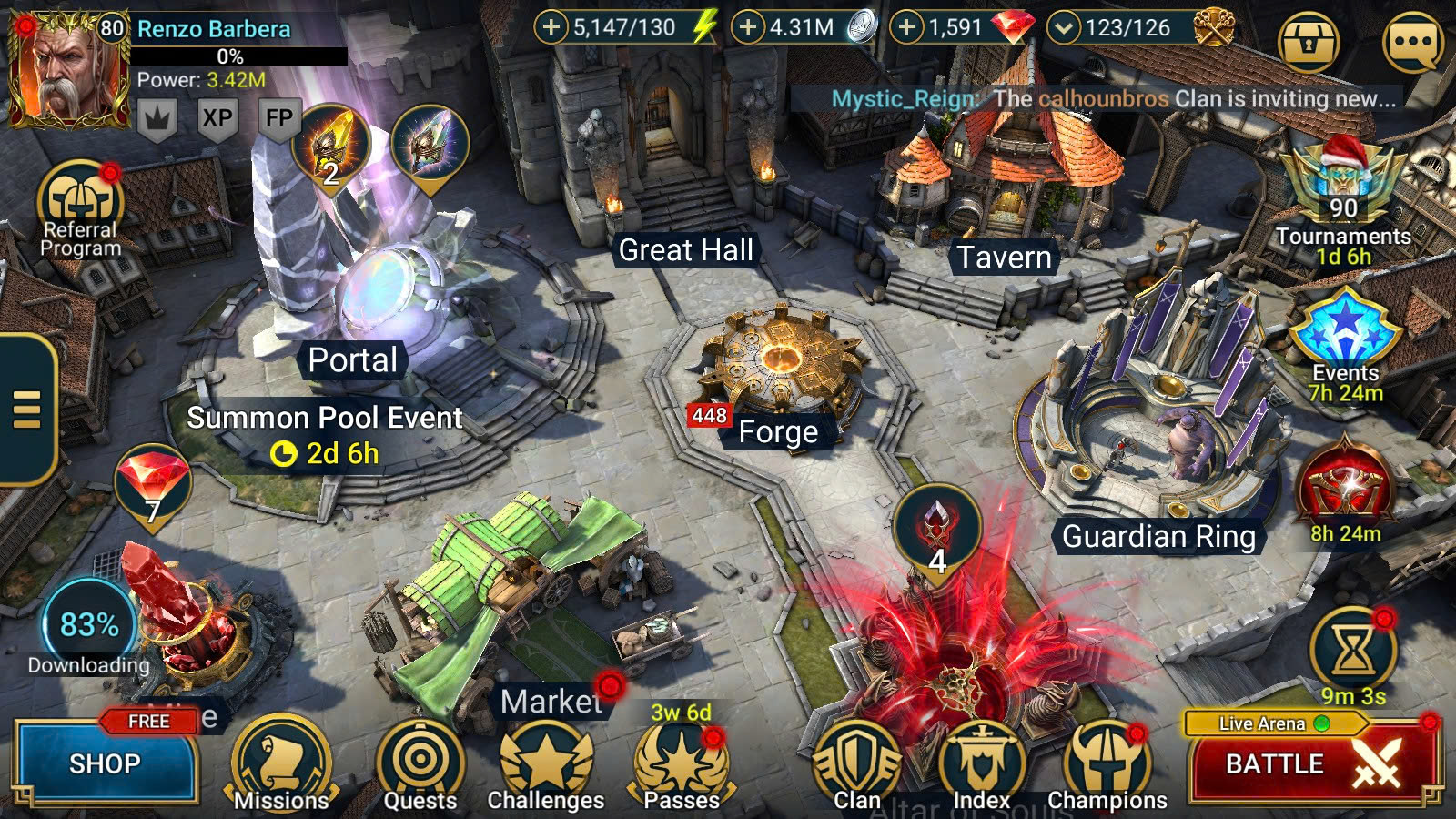Select the XP boost badge
Viewport: 1456px width, 819px height.
[x=217, y=118]
